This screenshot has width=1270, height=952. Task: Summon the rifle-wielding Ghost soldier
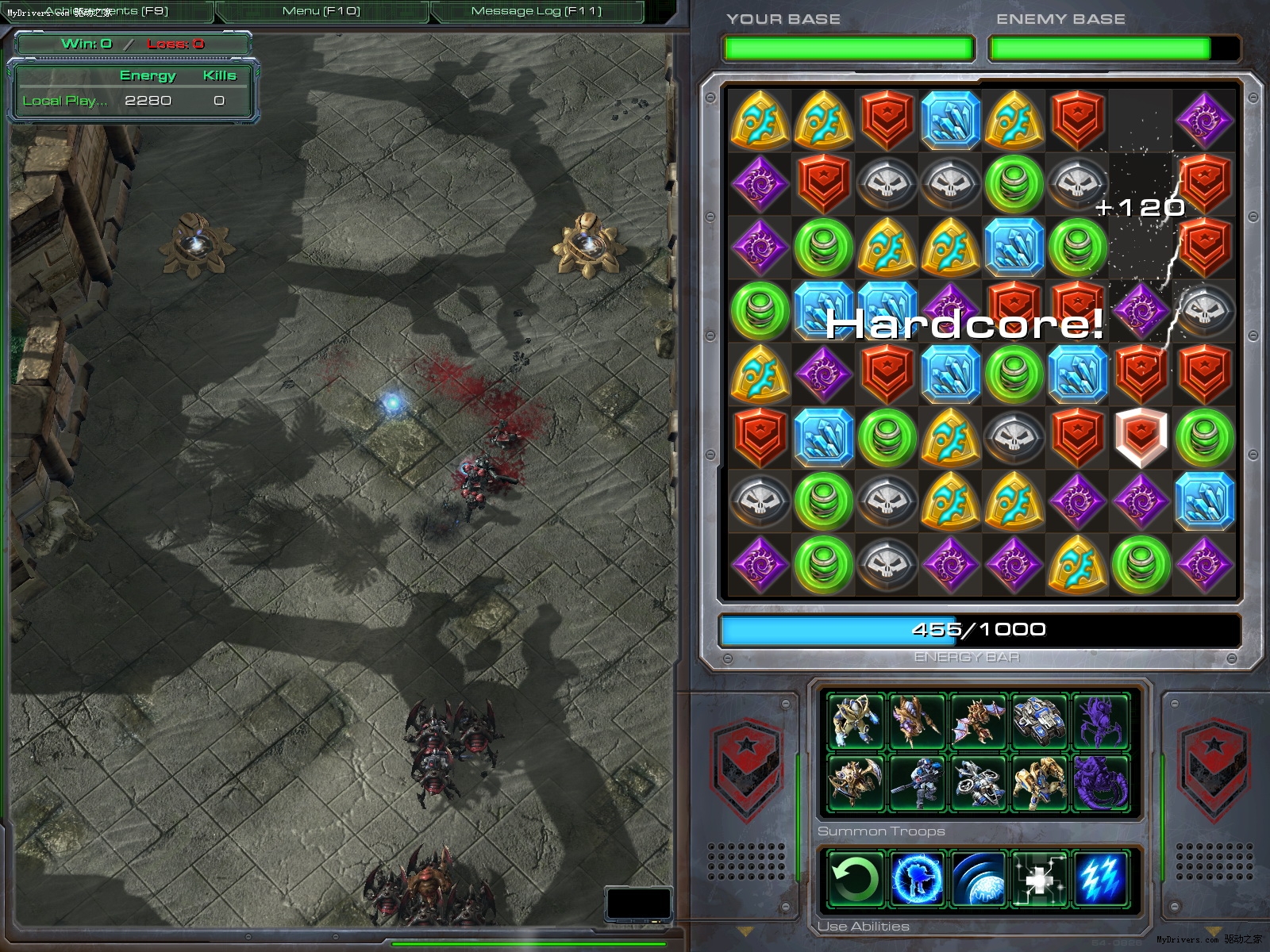coord(916,783)
